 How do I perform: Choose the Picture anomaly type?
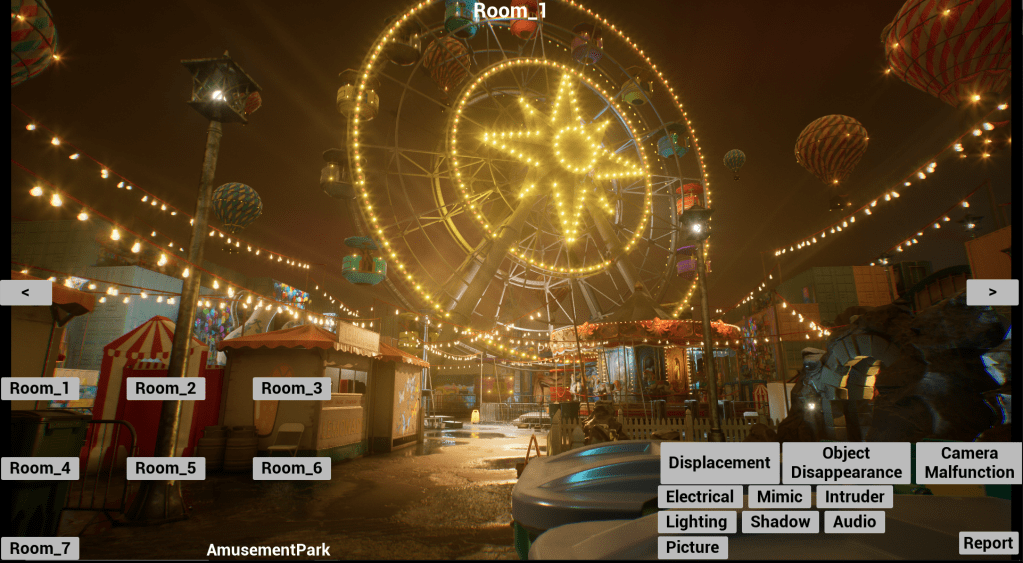tap(692, 547)
